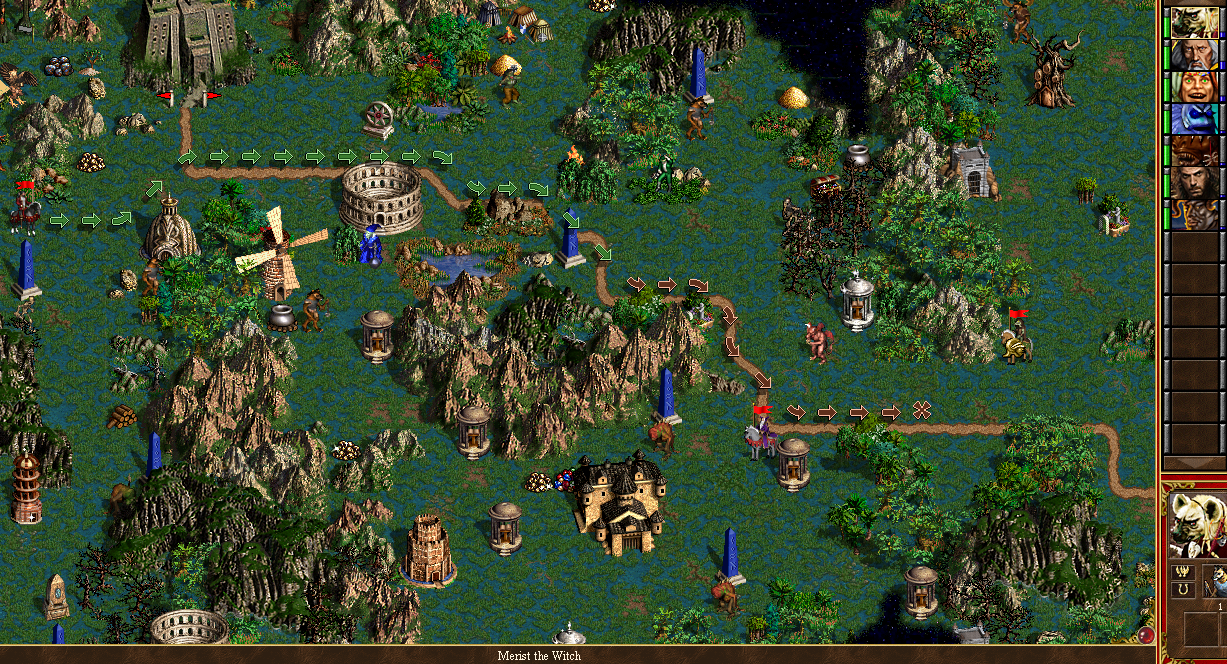
Task: Choose the green-eyed witch hero portrait
Action: point(1193,86)
